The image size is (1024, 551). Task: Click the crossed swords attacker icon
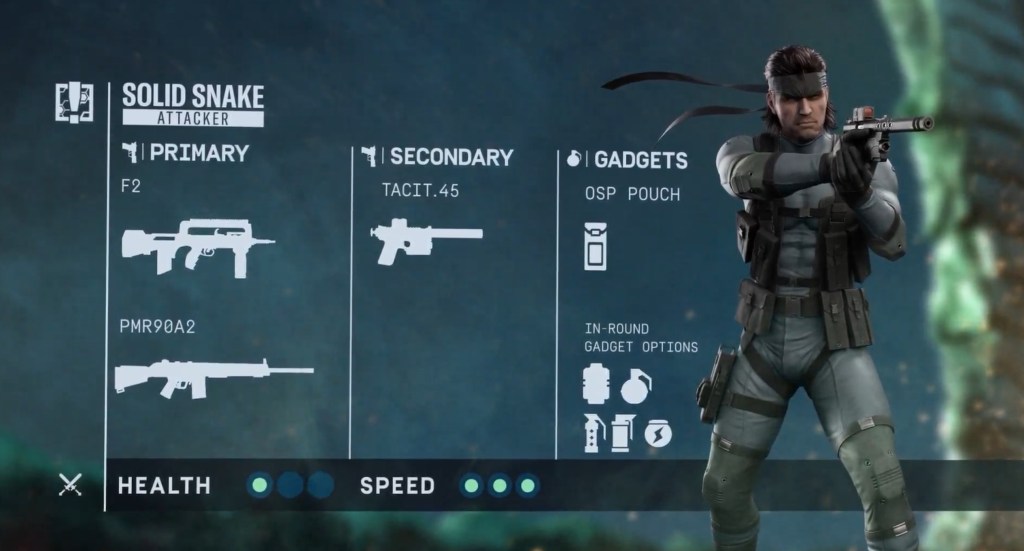[x=70, y=486]
